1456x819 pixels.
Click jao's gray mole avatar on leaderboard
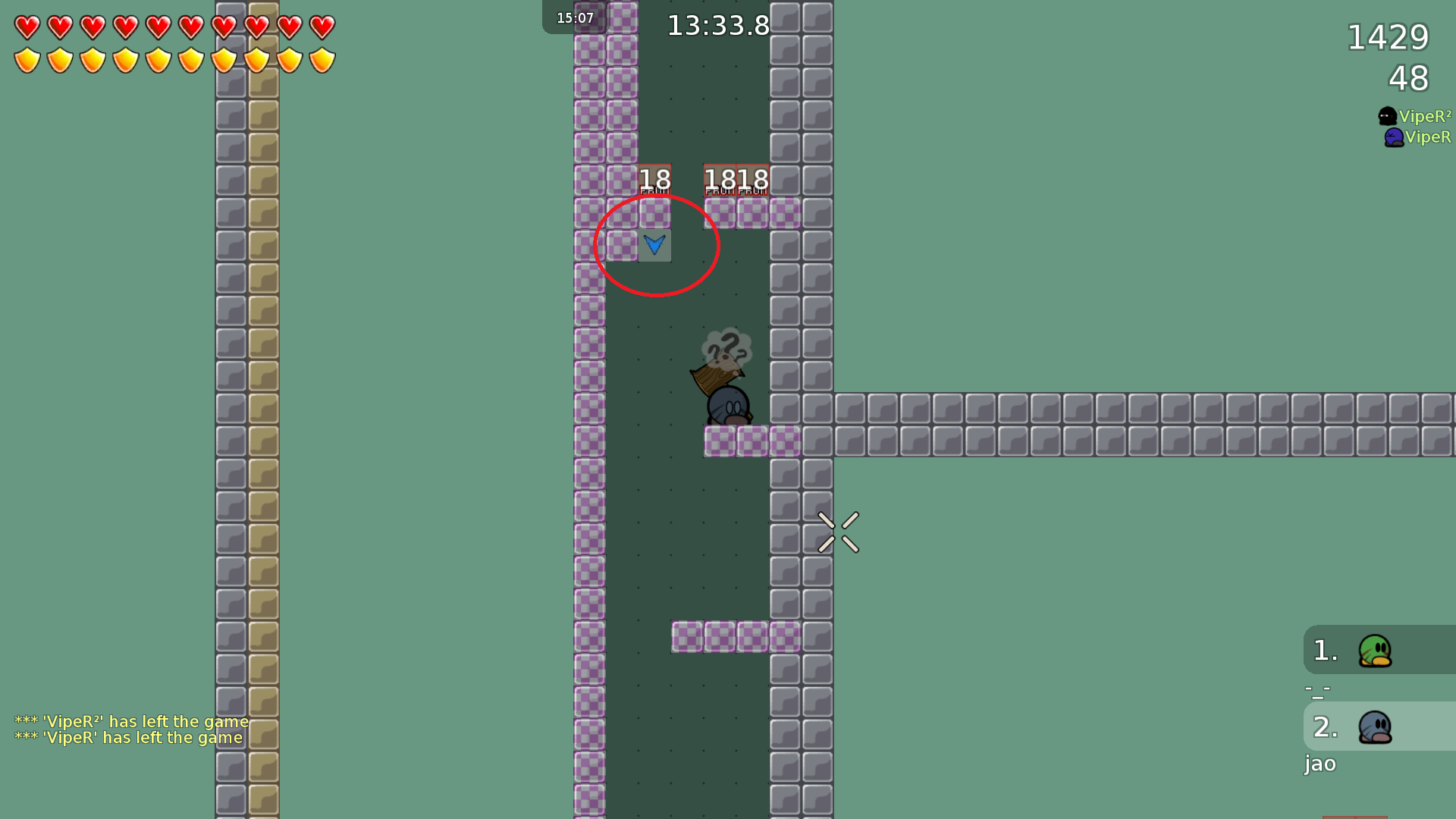point(1374,726)
